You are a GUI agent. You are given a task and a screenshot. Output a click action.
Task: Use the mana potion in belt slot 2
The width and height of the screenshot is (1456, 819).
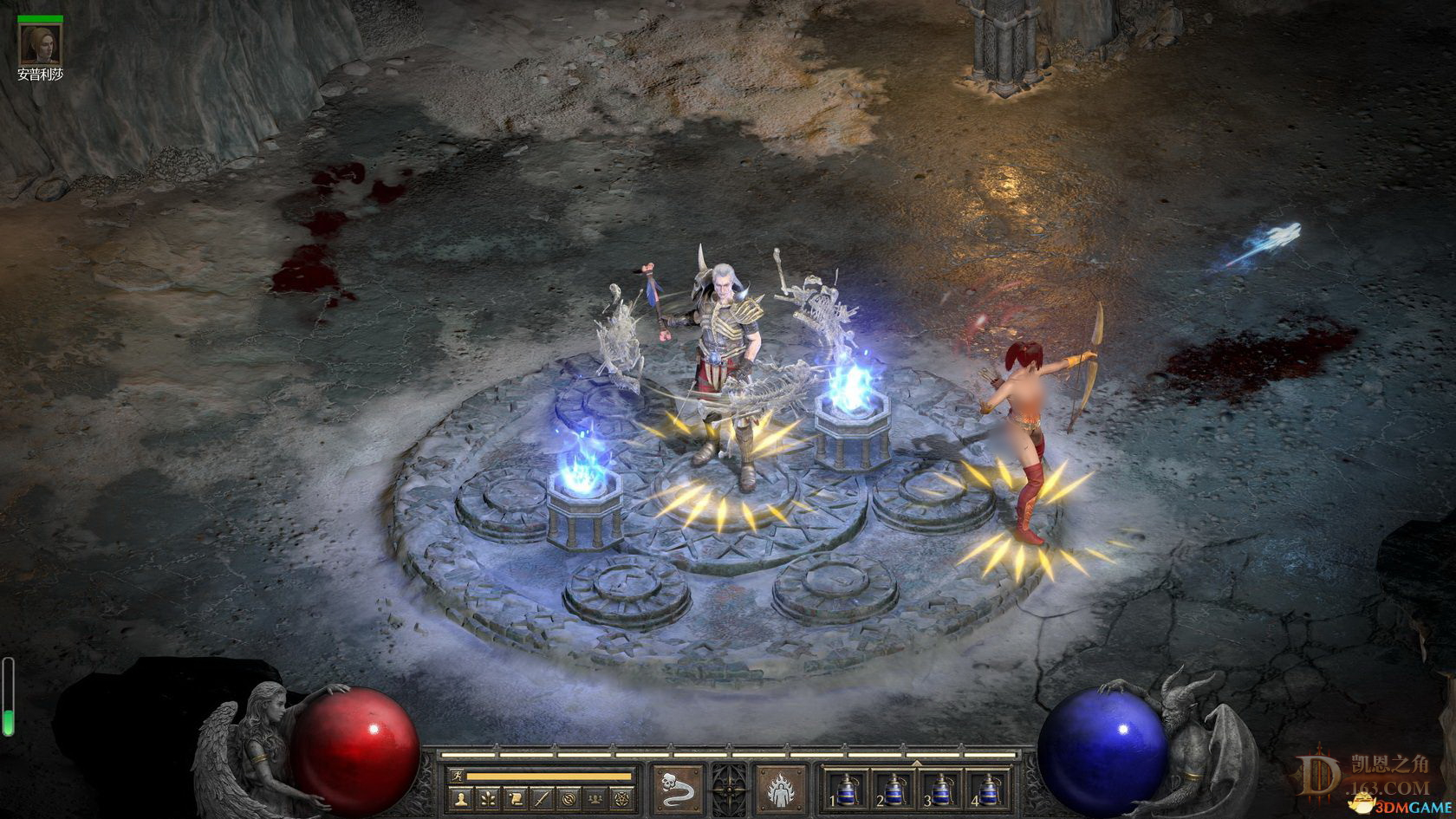pos(893,788)
